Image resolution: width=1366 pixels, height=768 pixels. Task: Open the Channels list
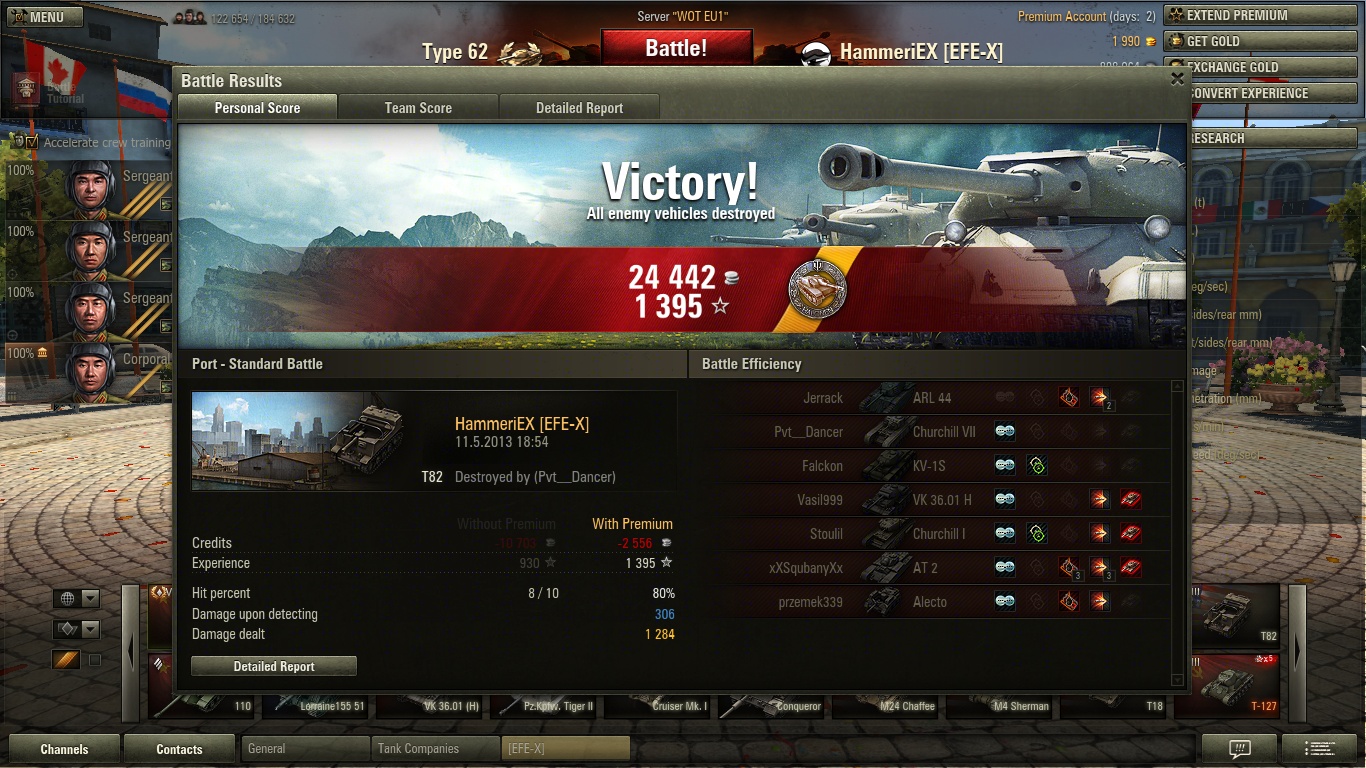[64, 749]
